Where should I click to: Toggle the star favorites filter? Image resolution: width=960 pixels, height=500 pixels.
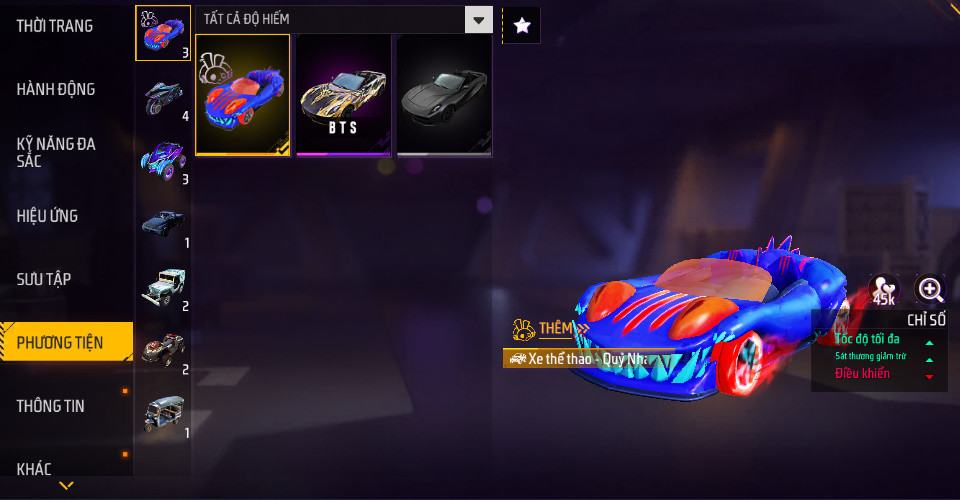pos(521,26)
